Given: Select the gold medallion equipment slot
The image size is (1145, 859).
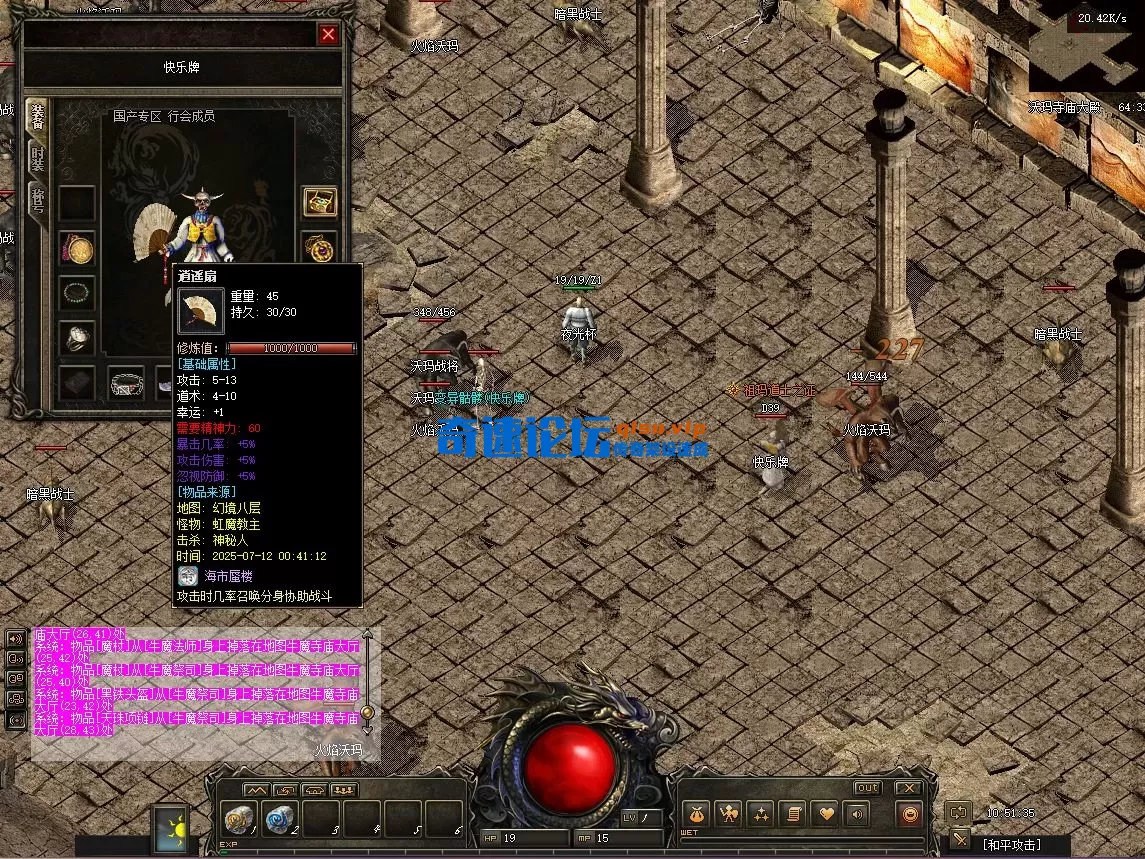Looking at the screenshot, I should [77, 248].
